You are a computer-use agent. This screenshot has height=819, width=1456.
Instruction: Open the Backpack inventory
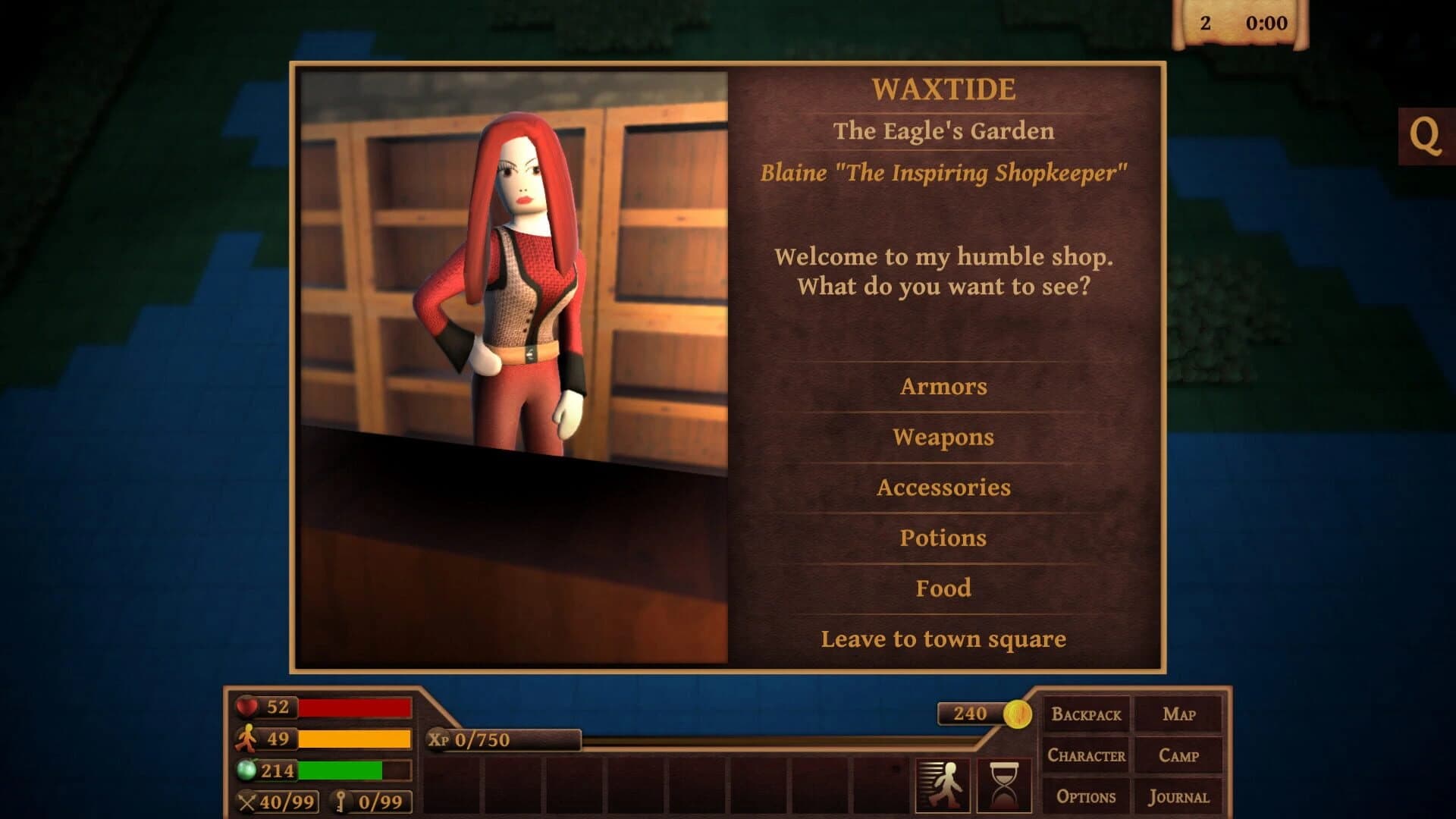coord(1085,714)
